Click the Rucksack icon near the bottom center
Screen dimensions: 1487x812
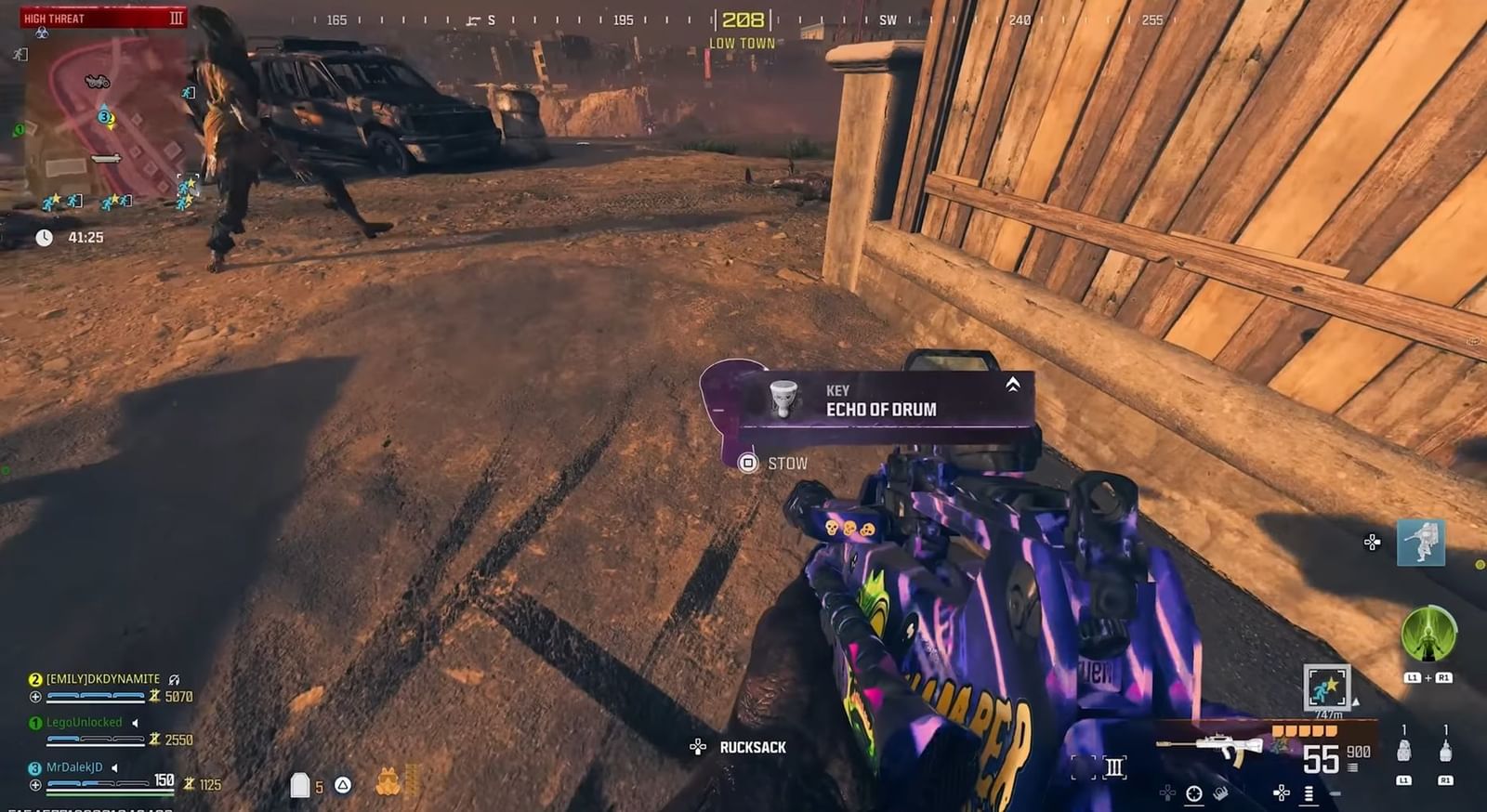click(x=698, y=746)
